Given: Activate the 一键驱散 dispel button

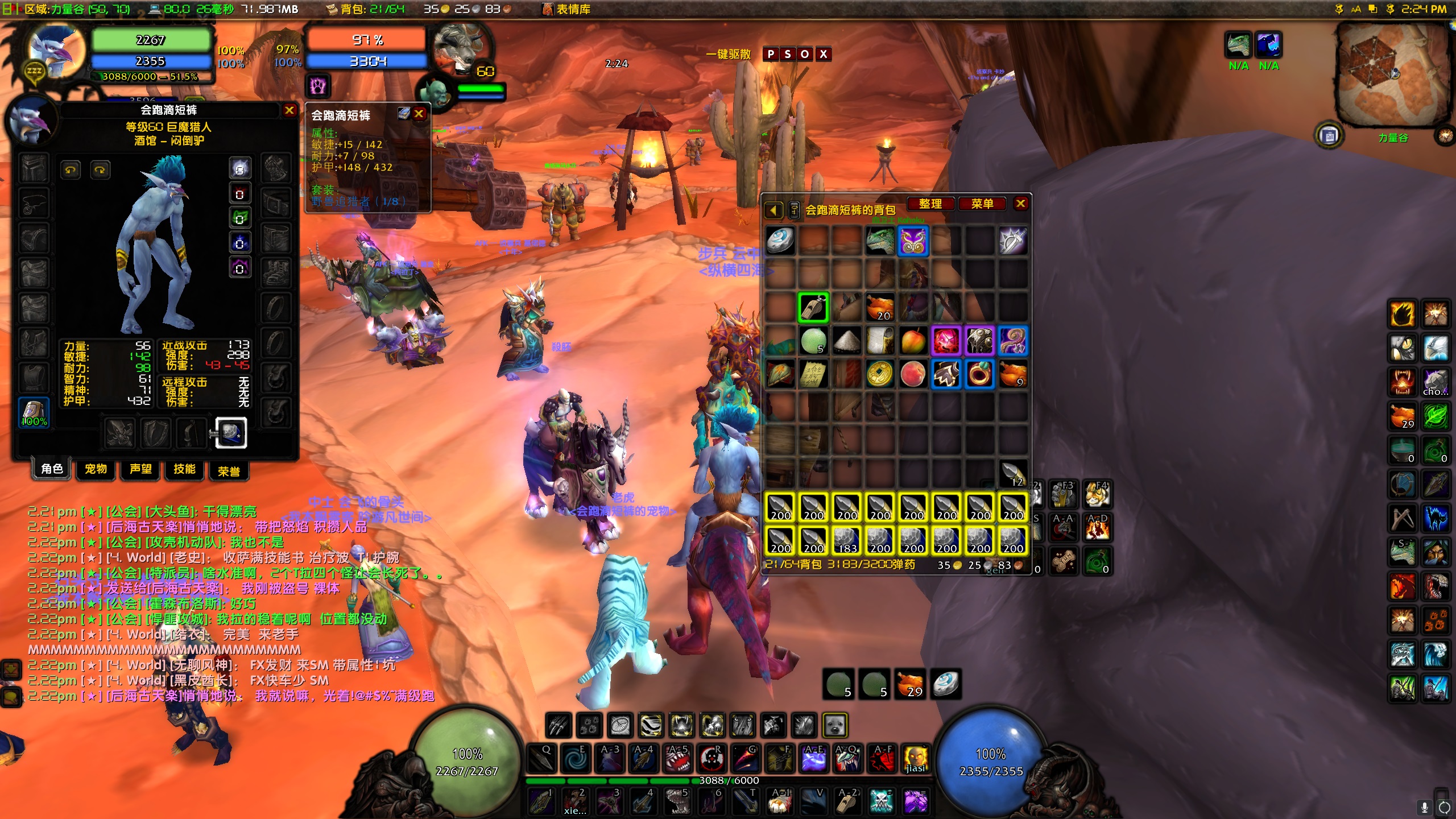Looking at the screenshot, I should [x=728, y=55].
